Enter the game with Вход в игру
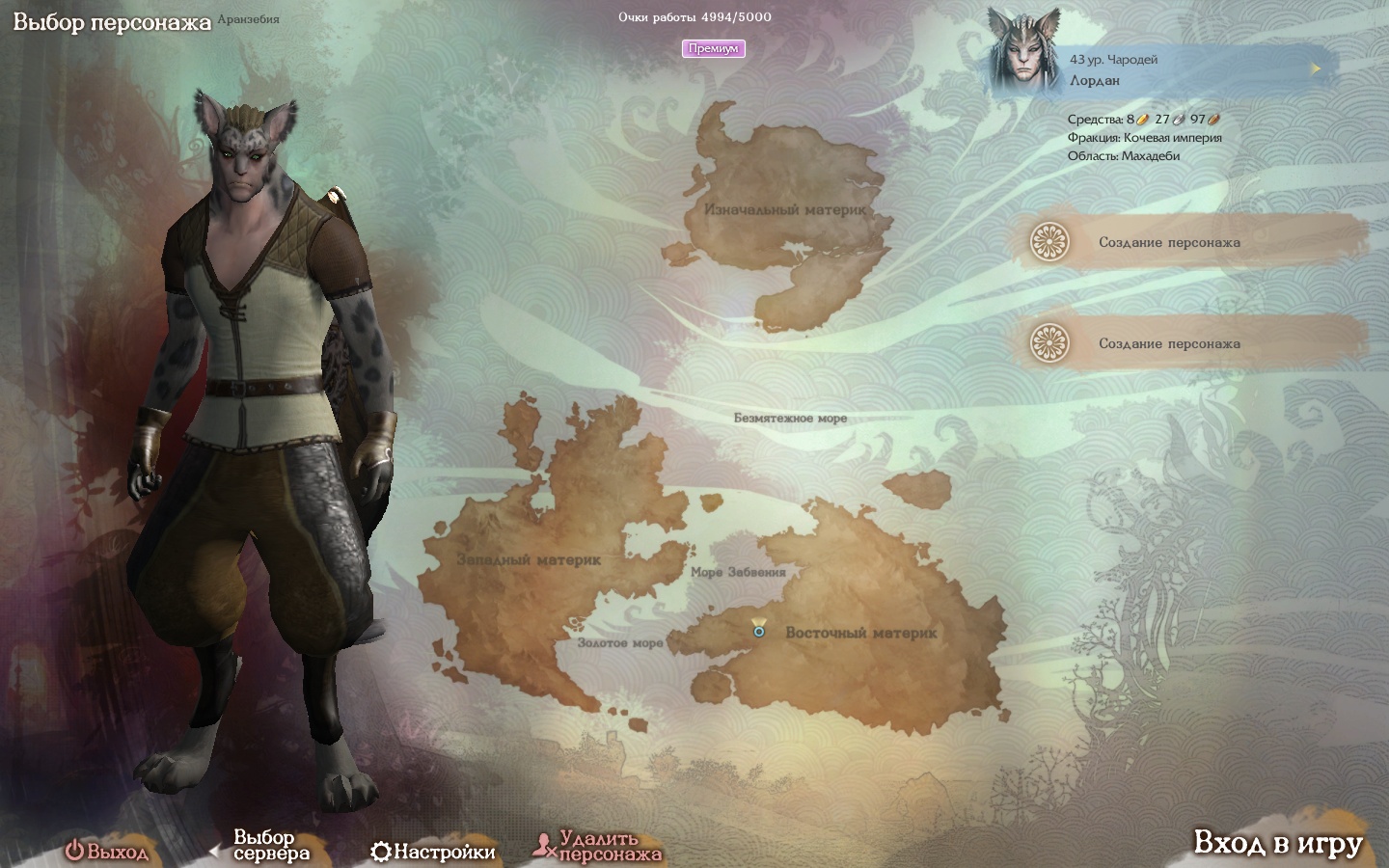The height and width of the screenshot is (868, 1389). pos(1277,844)
